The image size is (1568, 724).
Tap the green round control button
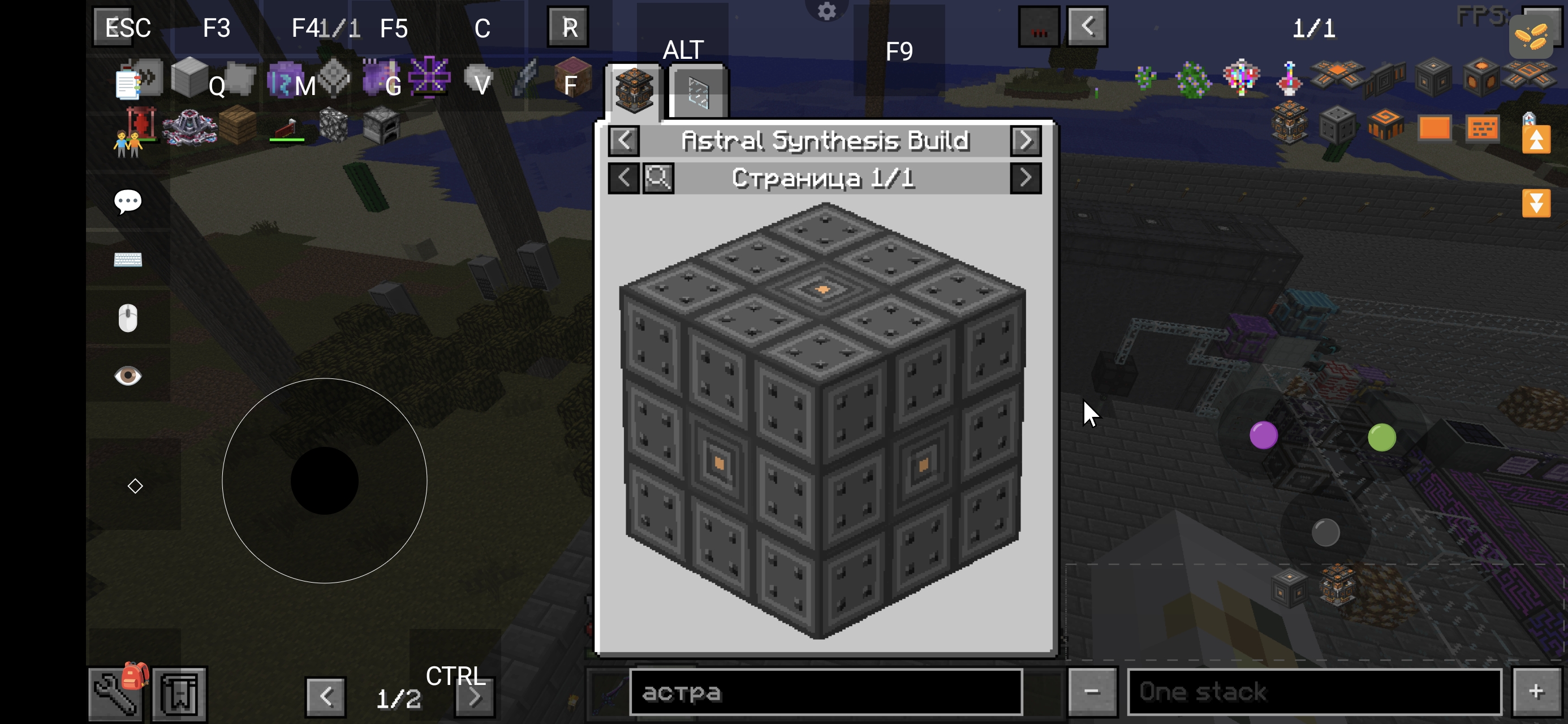[x=1382, y=438]
